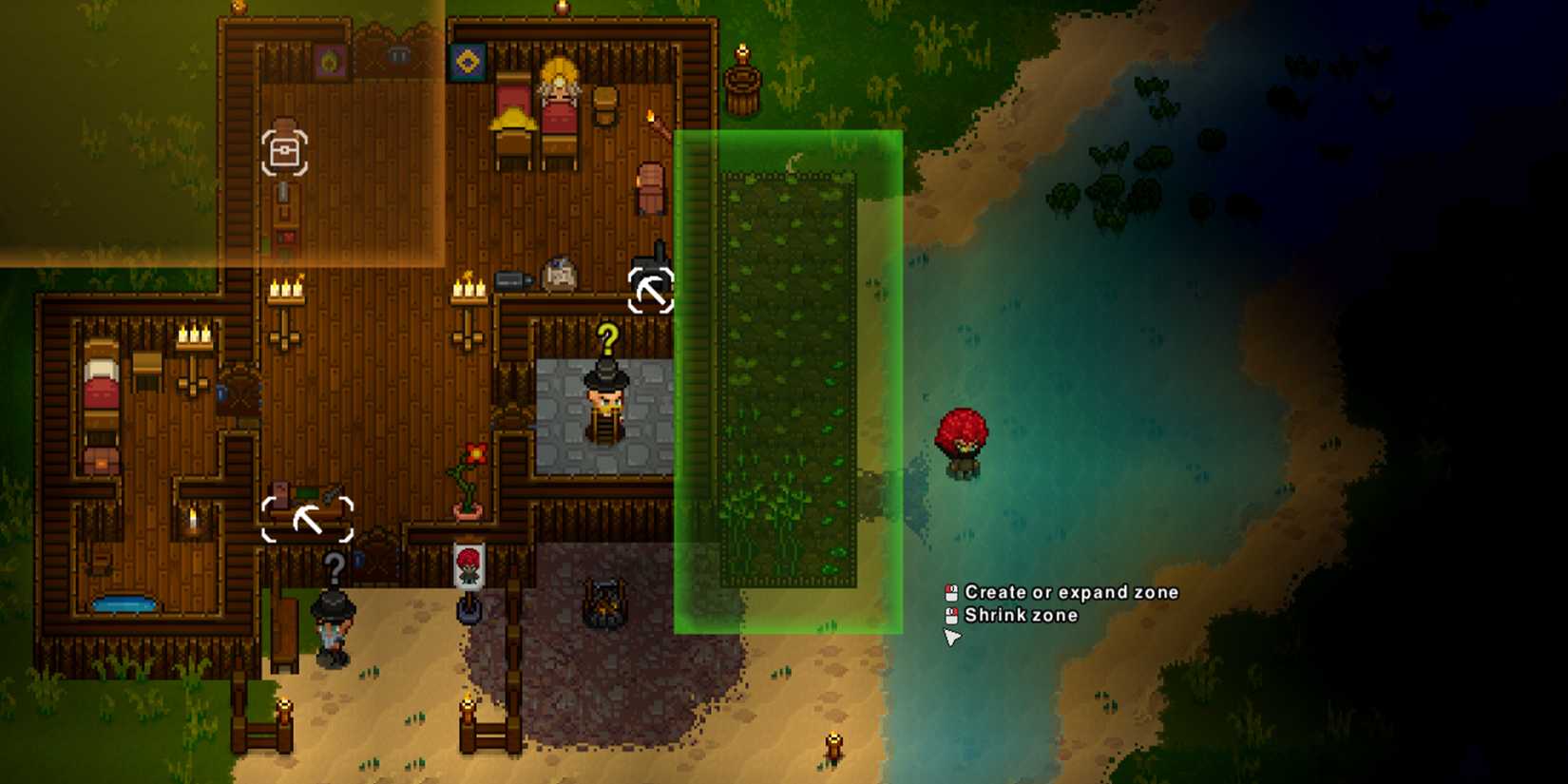Click the rose emblem banner outside the house
1568x784 pixels.
(468, 567)
